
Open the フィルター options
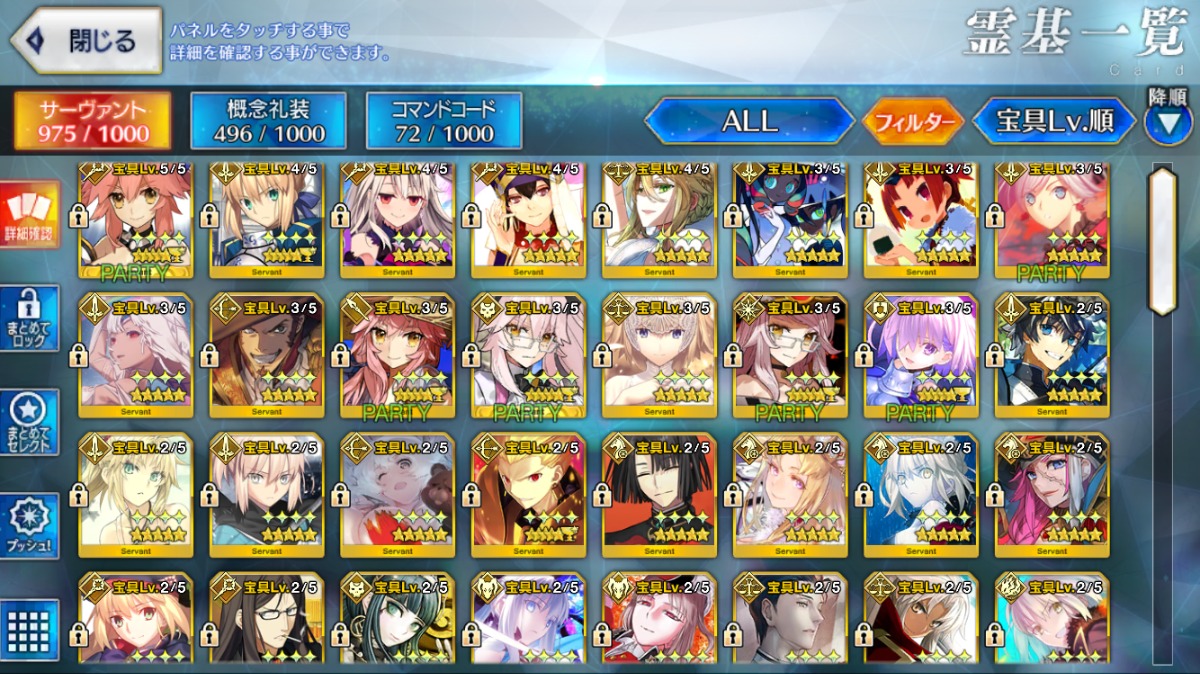click(x=912, y=122)
